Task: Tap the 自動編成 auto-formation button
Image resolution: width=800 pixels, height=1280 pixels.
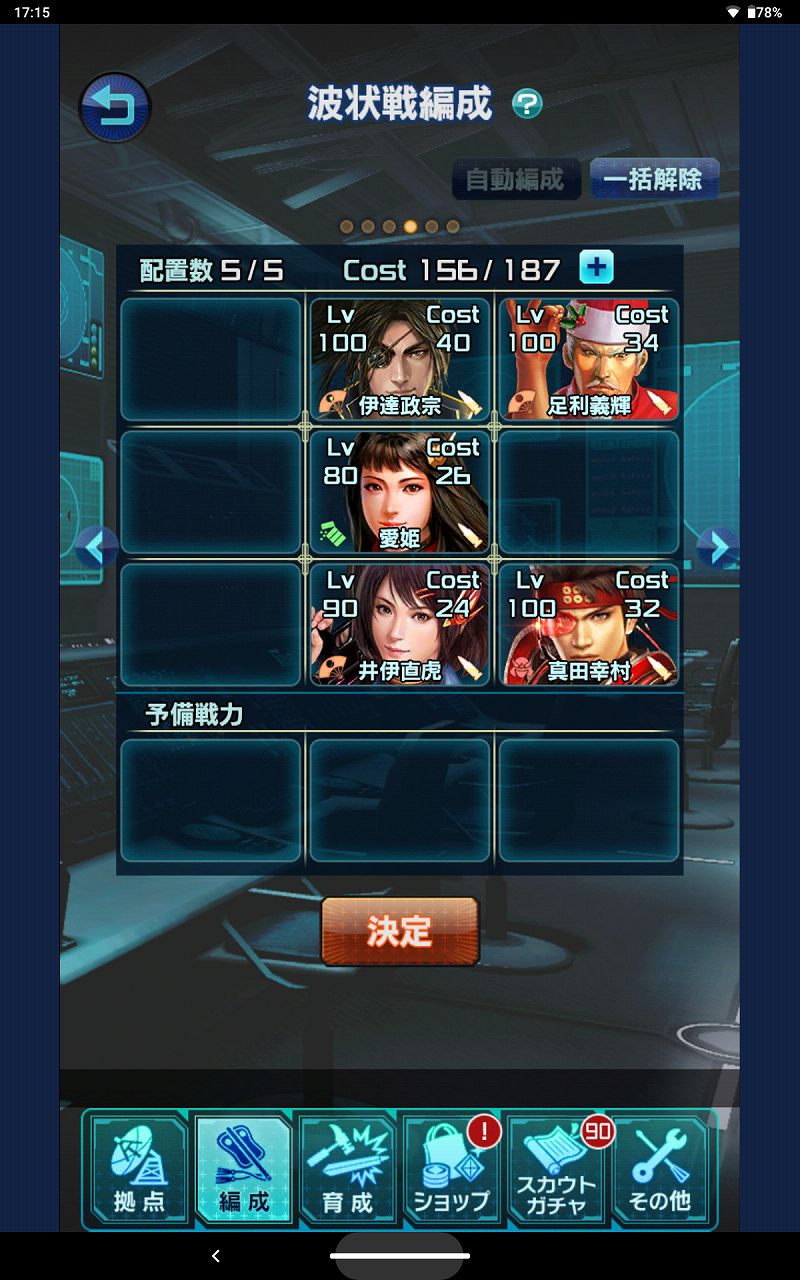Action: point(515,180)
